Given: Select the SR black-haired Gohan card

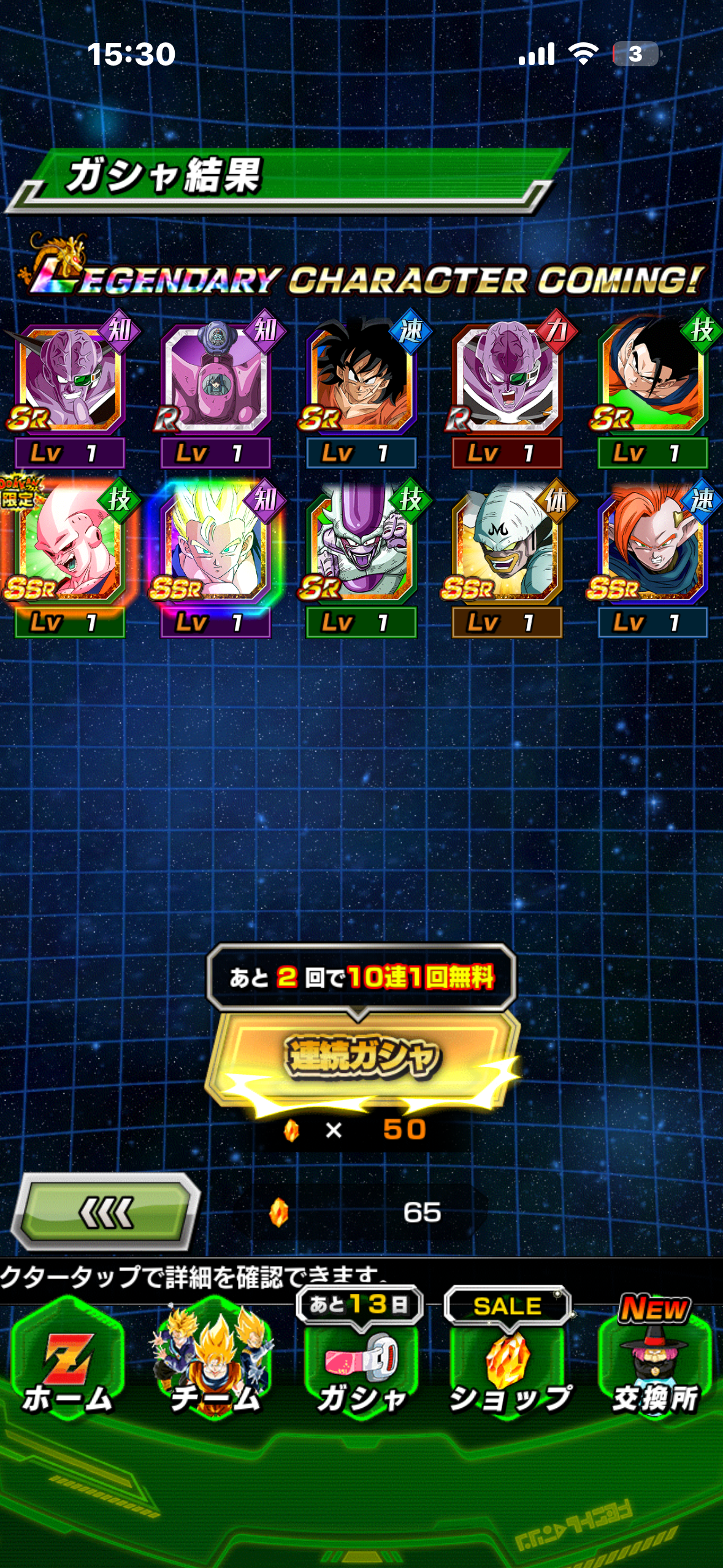Looking at the screenshot, I should tap(652, 378).
